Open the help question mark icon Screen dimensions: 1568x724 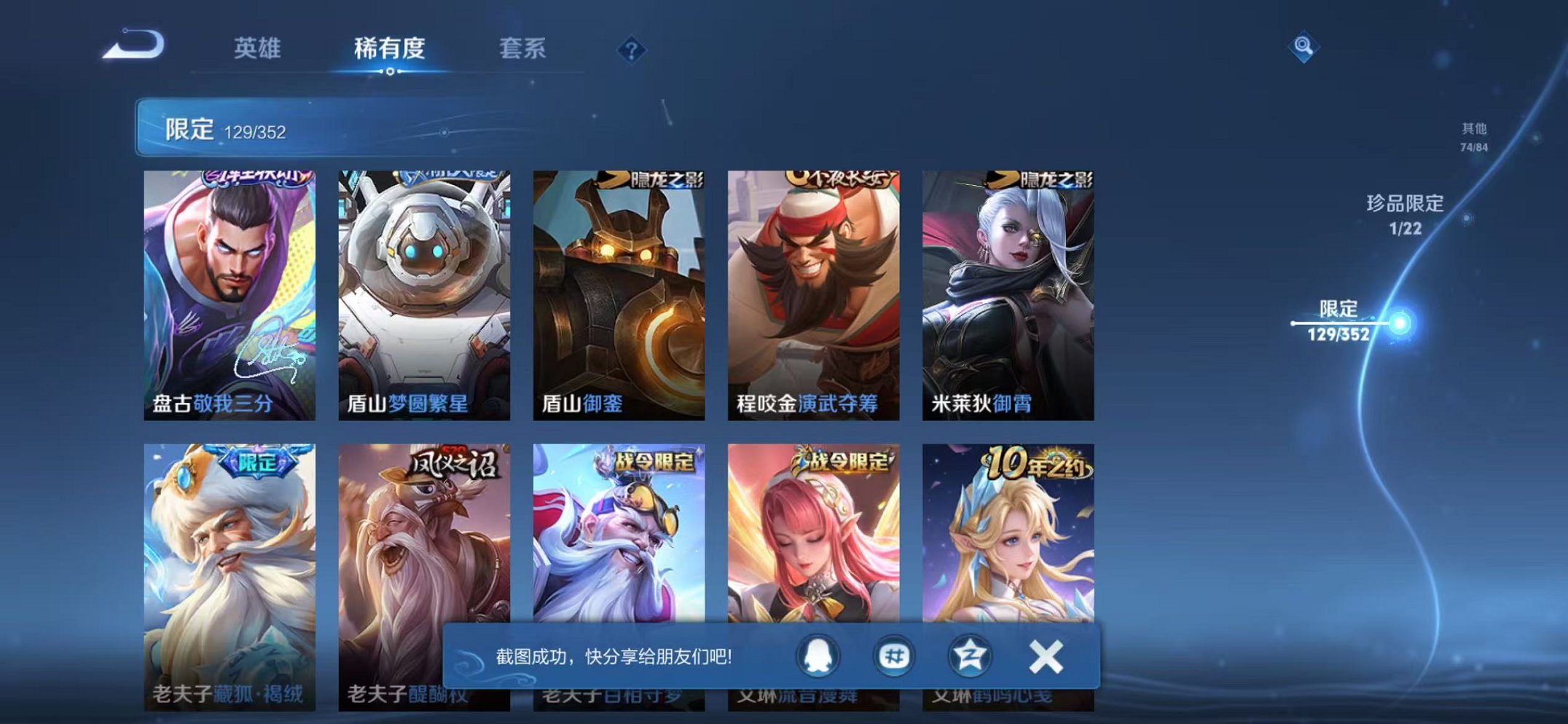pyautogui.click(x=632, y=50)
